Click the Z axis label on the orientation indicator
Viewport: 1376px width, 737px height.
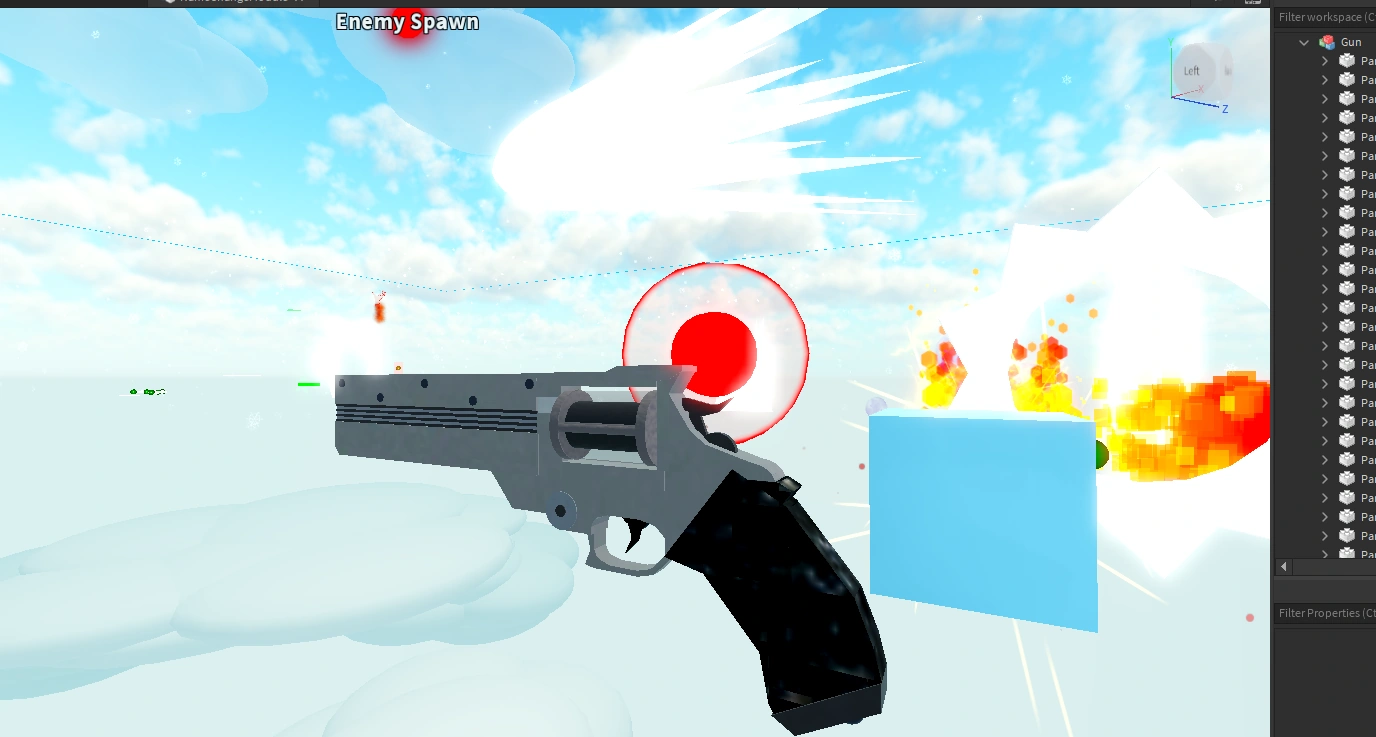(1225, 108)
